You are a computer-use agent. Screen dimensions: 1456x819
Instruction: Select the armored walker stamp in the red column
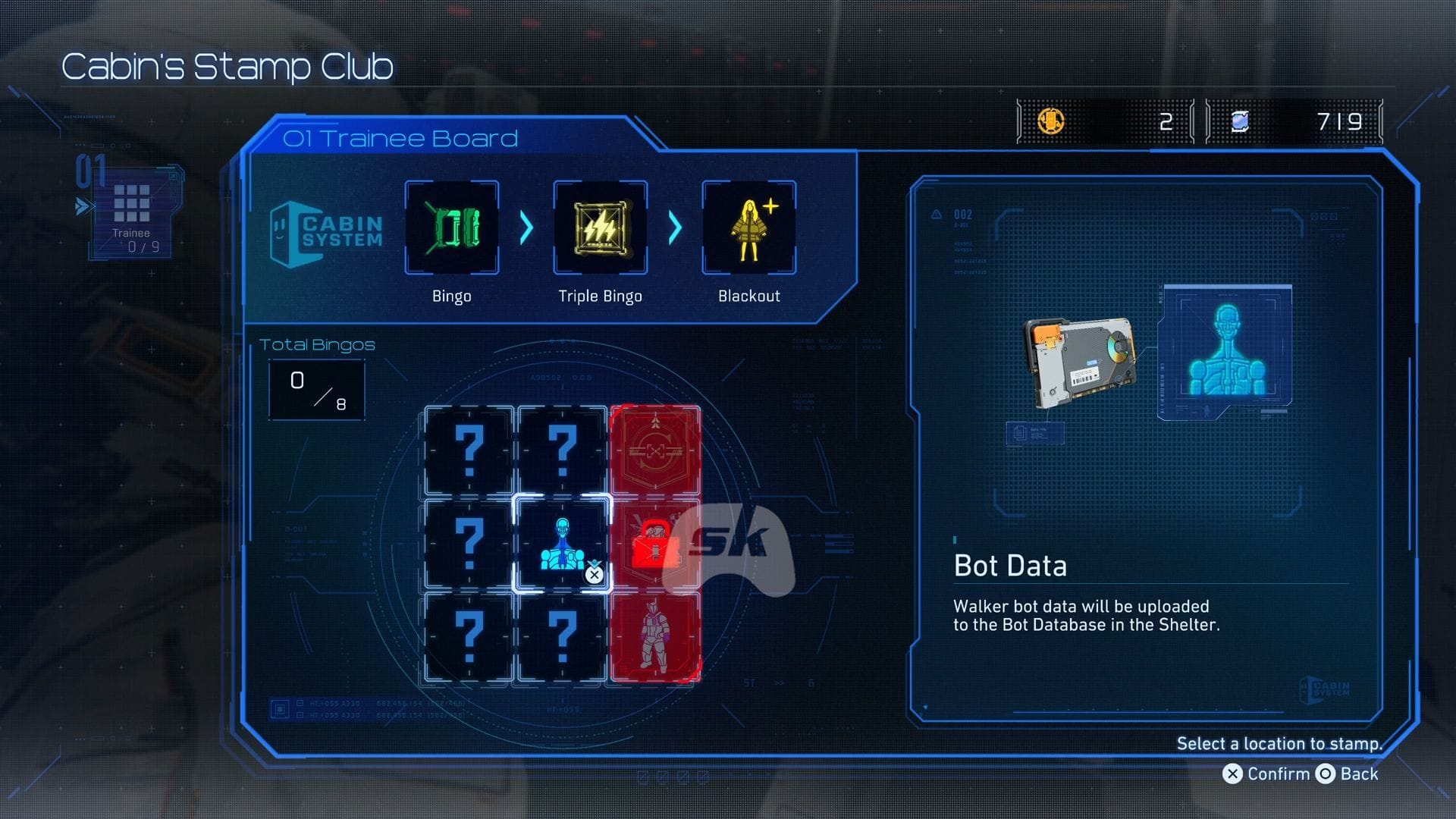click(654, 639)
